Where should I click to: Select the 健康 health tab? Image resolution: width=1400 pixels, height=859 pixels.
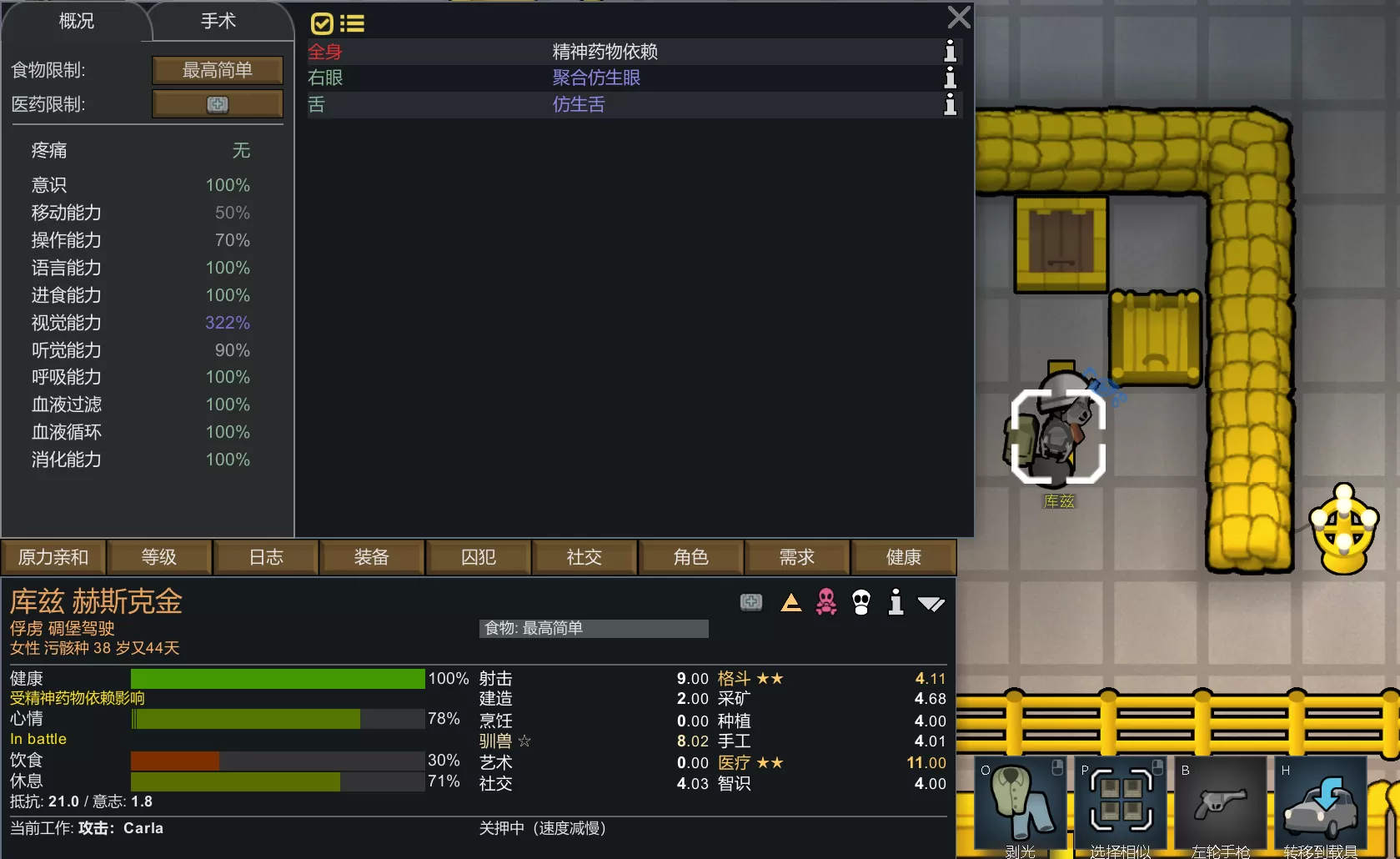pos(903,557)
